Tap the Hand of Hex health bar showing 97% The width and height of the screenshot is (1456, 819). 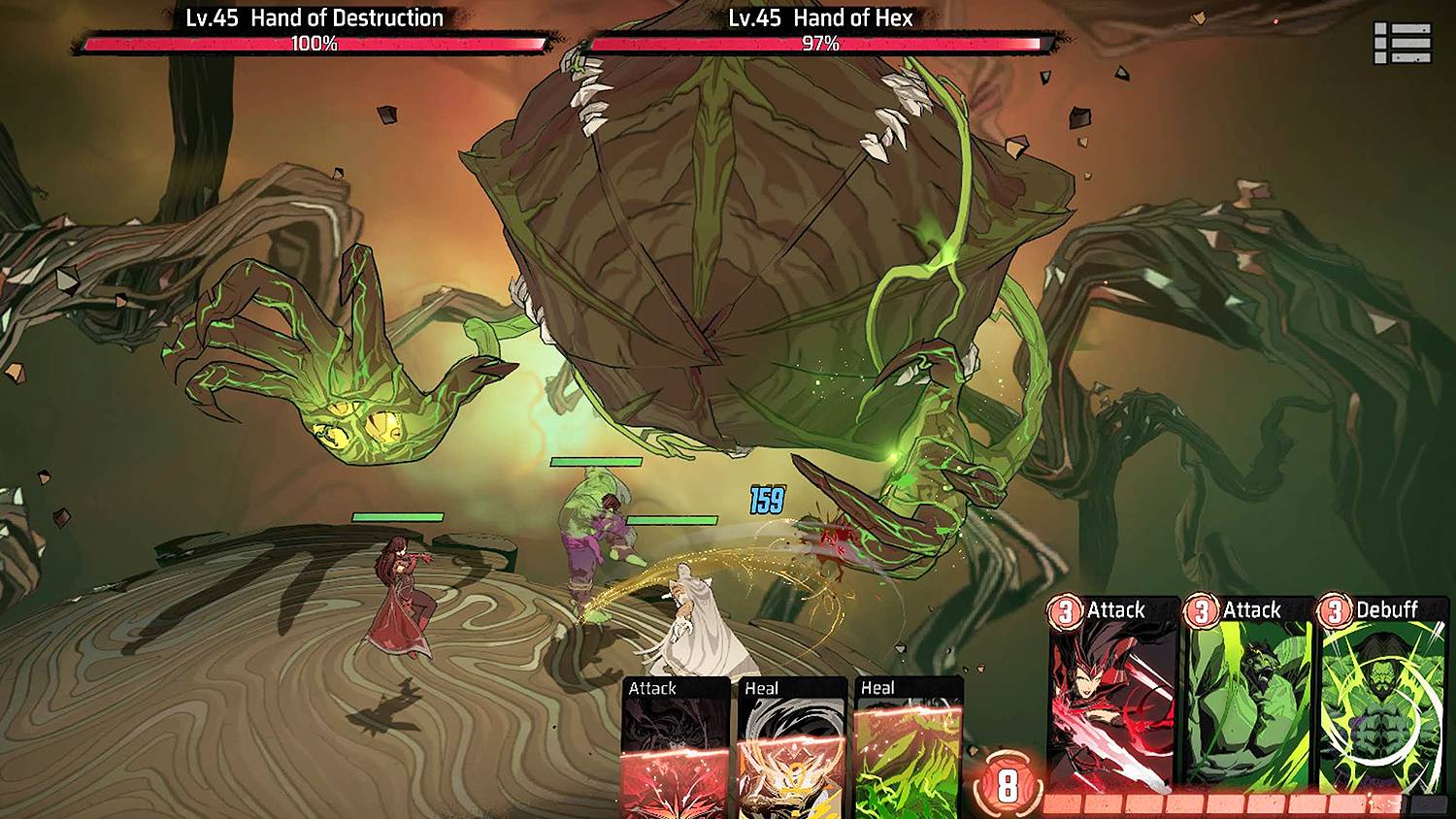[820, 43]
